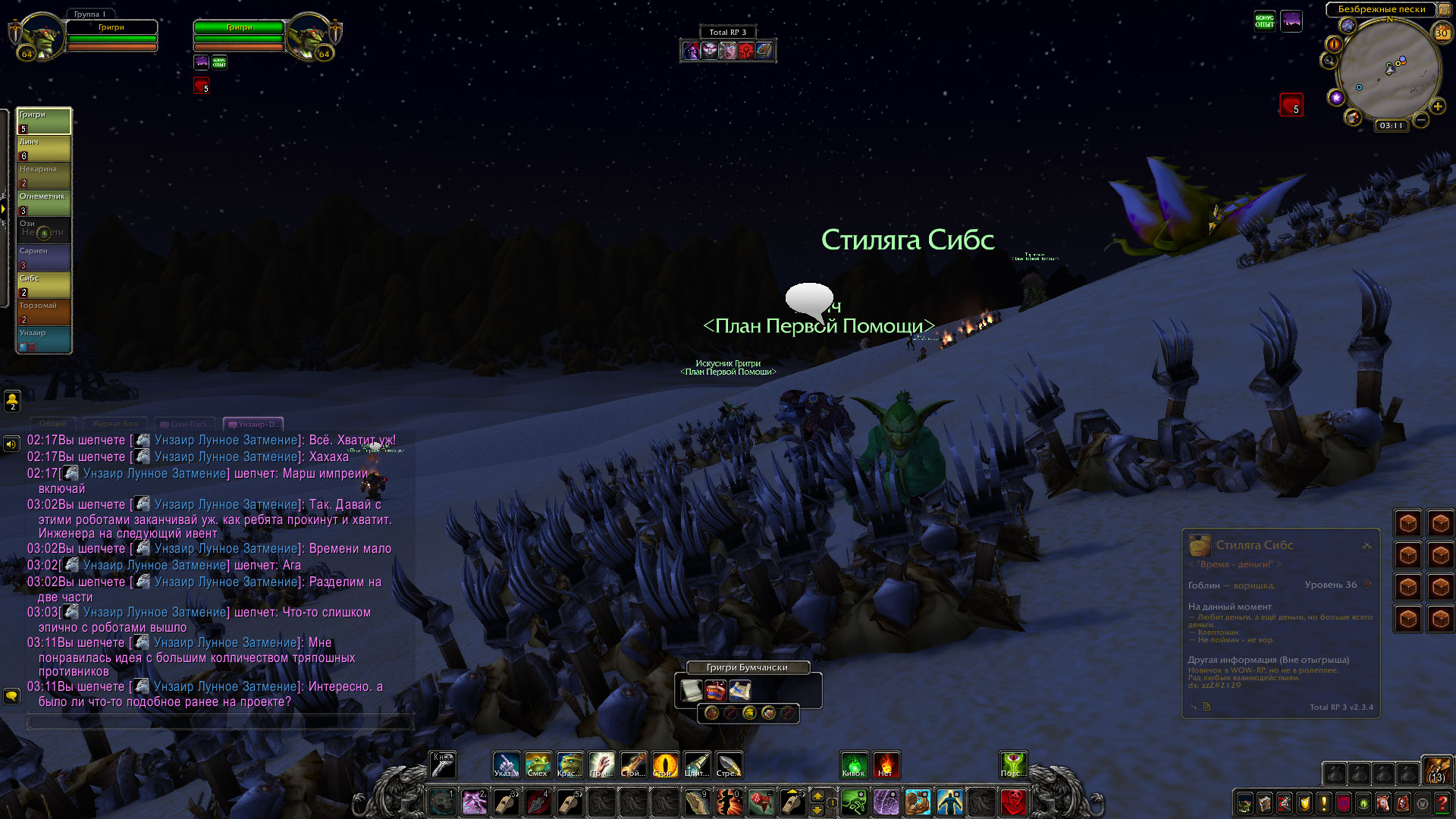Image resolution: width=1456 pixels, height=819 pixels.
Task: Zoom in the minimap with plus button
Action: click(1438, 106)
